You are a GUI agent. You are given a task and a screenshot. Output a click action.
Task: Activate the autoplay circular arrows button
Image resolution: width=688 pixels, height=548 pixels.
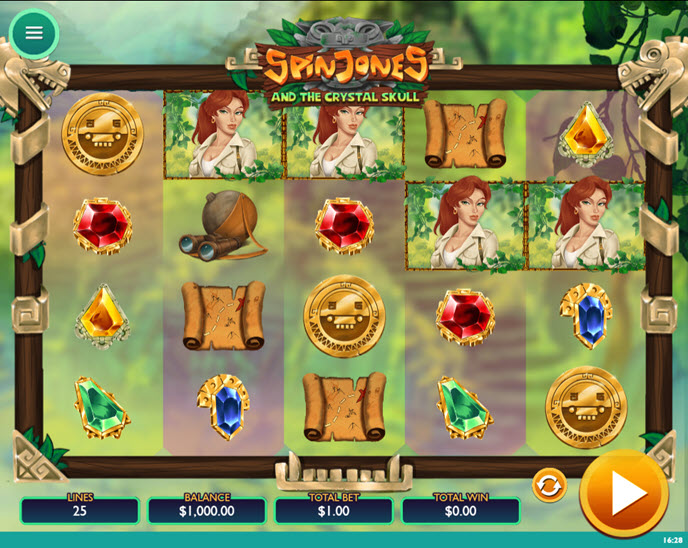point(549,486)
